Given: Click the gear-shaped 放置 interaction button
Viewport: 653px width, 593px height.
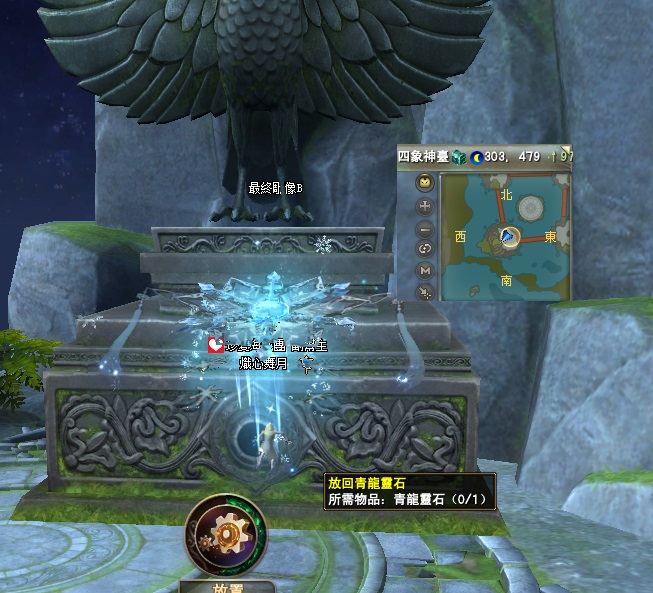Looking at the screenshot, I should (x=226, y=534).
